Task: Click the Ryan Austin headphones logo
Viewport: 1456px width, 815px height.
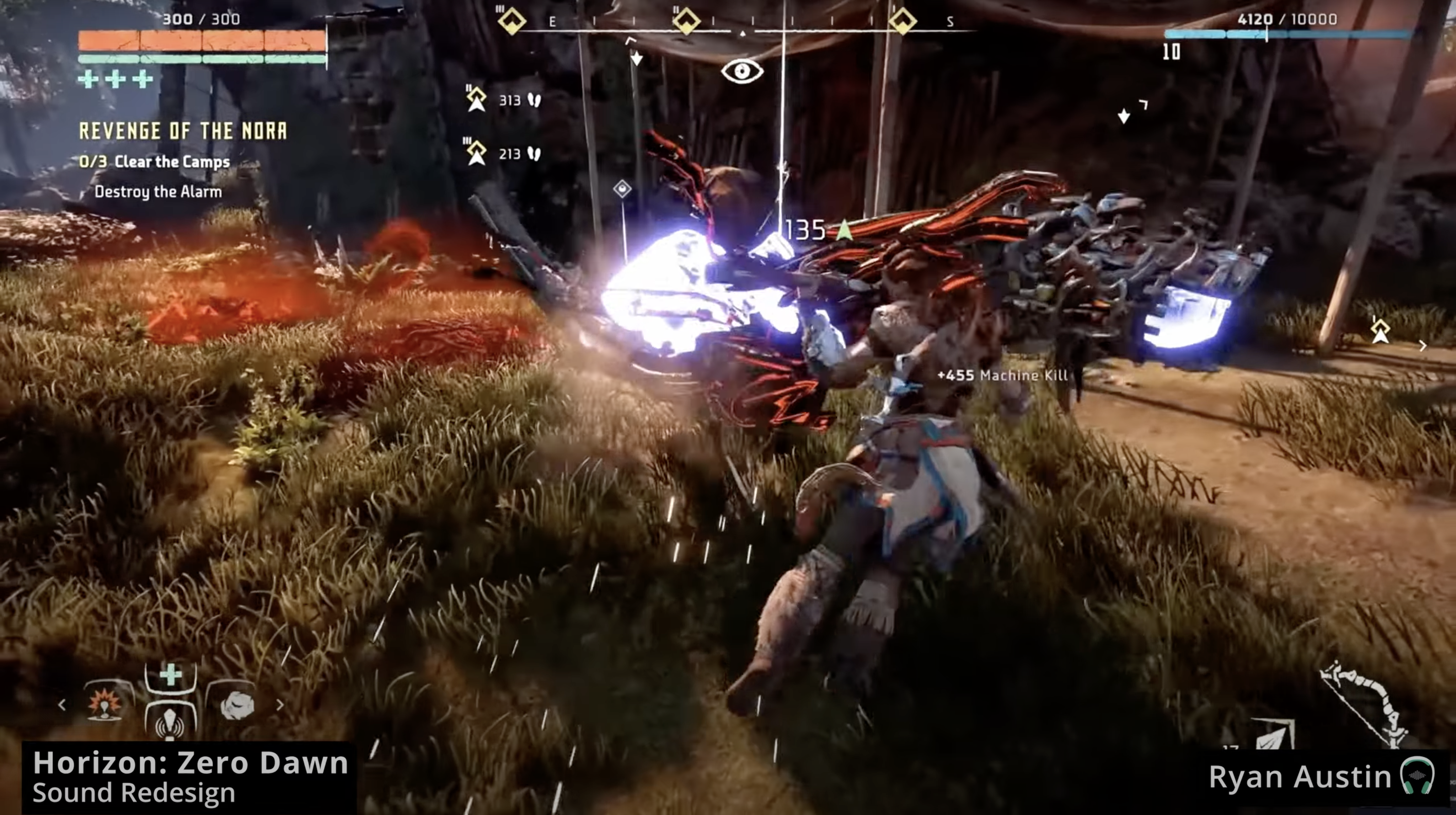Action: point(1418,776)
